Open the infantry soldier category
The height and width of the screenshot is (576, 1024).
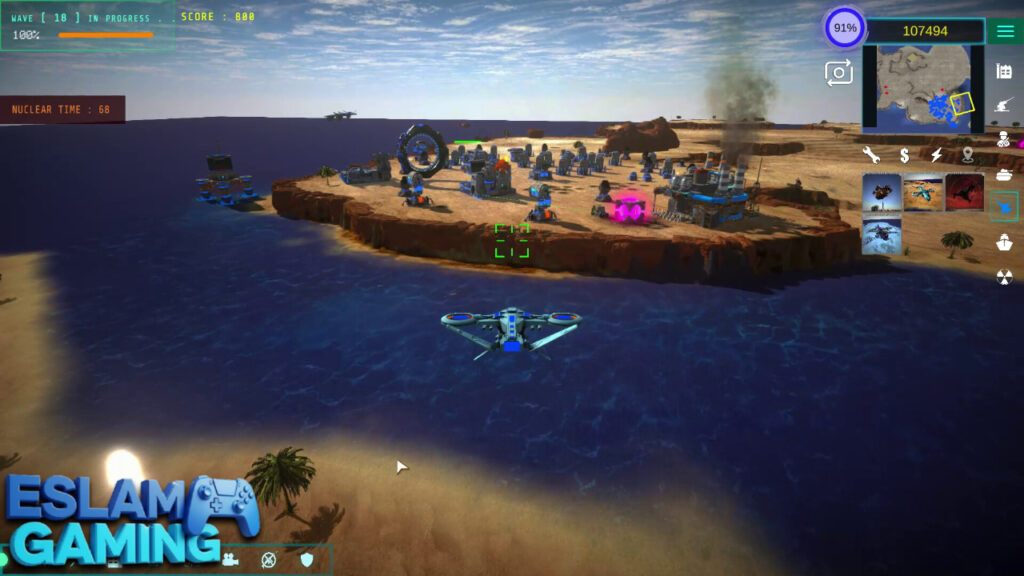[x=1004, y=139]
